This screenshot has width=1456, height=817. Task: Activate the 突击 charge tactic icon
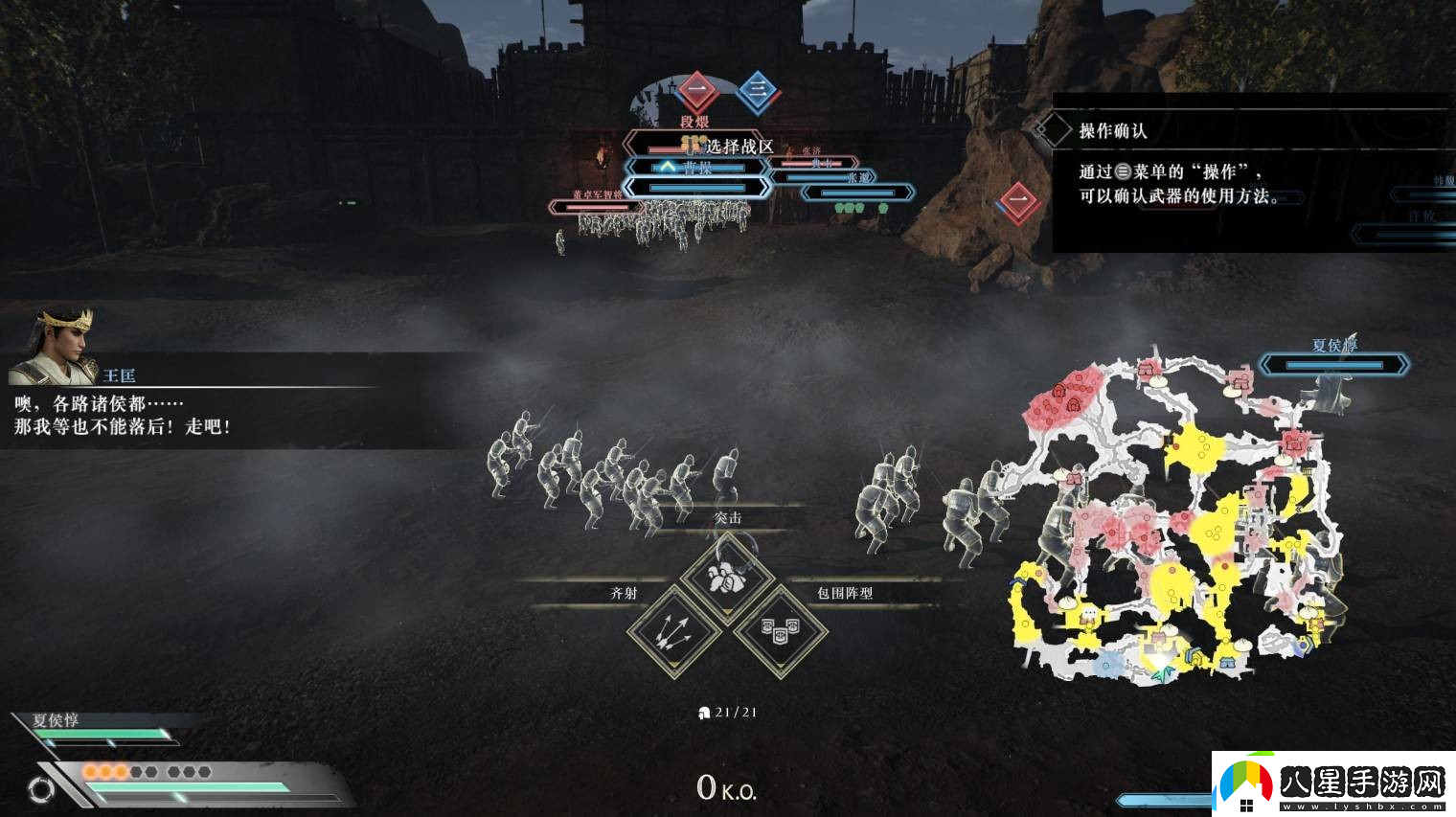pos(727,578)
